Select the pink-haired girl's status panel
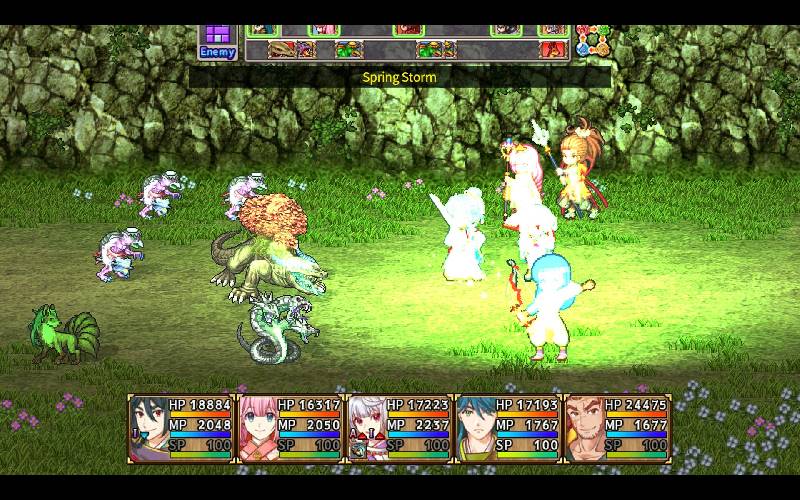 (290, 427)
